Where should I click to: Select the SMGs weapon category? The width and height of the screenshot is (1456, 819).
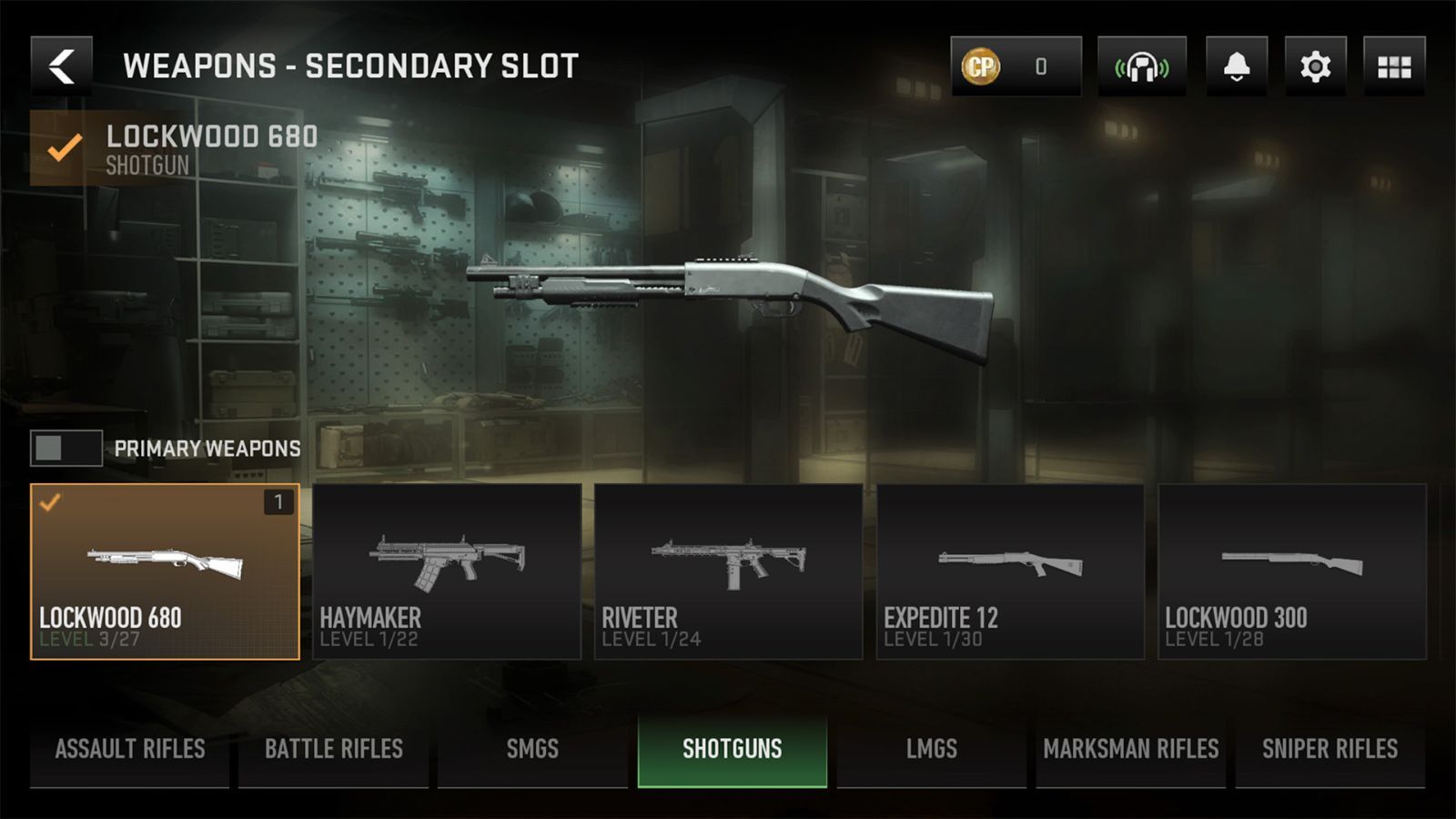(531, 749)
